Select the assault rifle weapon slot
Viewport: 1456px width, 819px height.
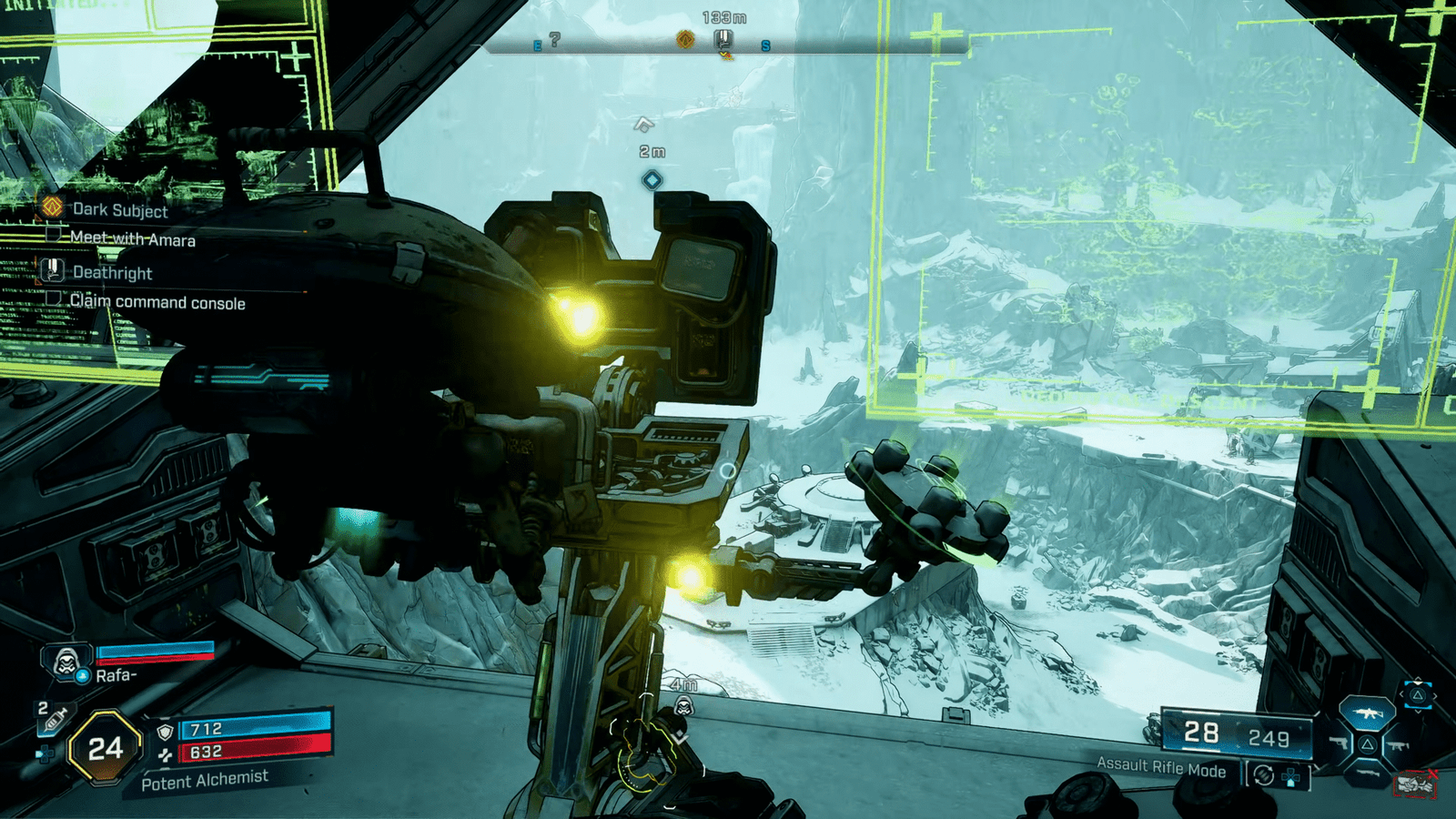point(1367,713)
